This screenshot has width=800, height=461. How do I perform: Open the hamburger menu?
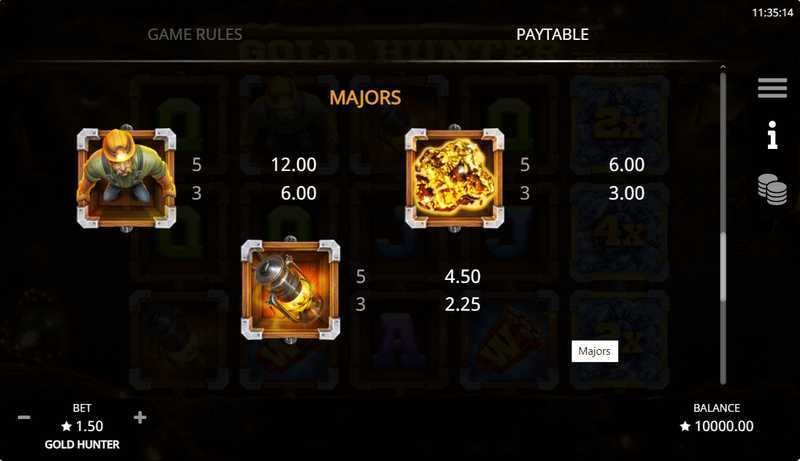pos(772,88)
